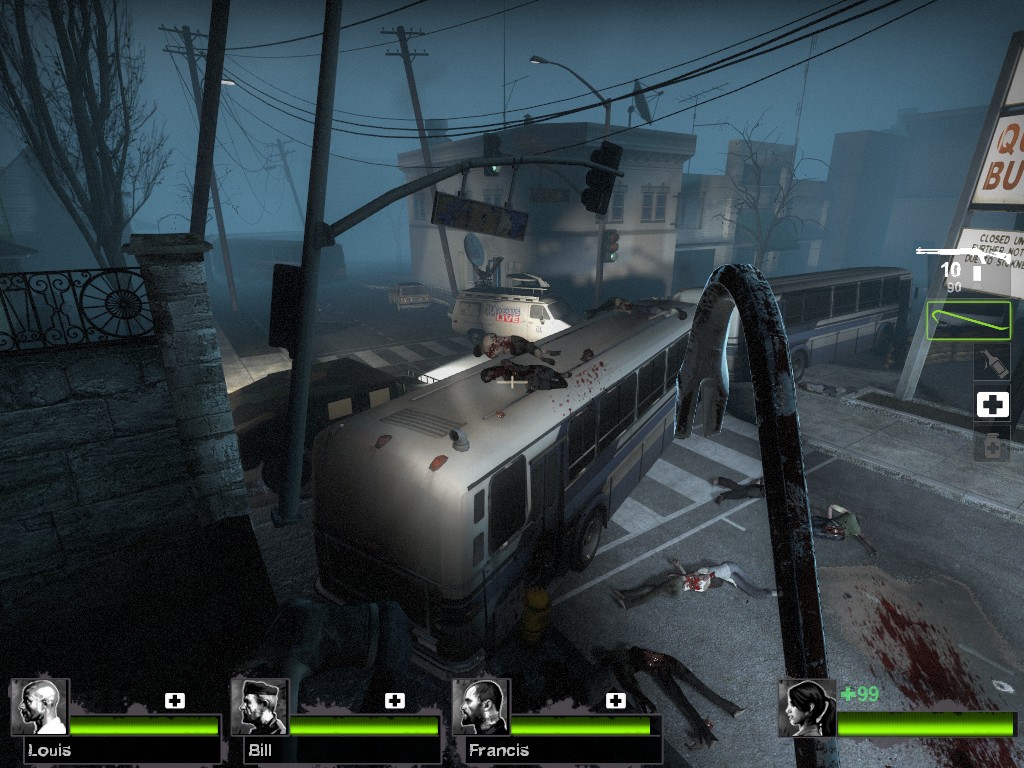The width and height of the screenshot is (1024, 768).
Task: Click Louis's first aid kit indicator
Action: coord(175,700)
